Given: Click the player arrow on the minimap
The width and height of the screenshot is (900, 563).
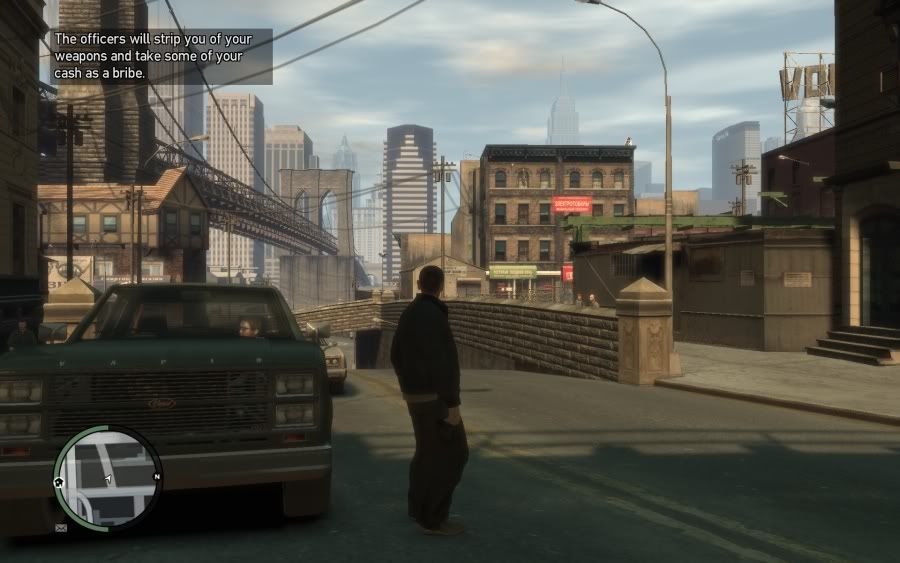Looking at the screenshot, I should [107, 479].
